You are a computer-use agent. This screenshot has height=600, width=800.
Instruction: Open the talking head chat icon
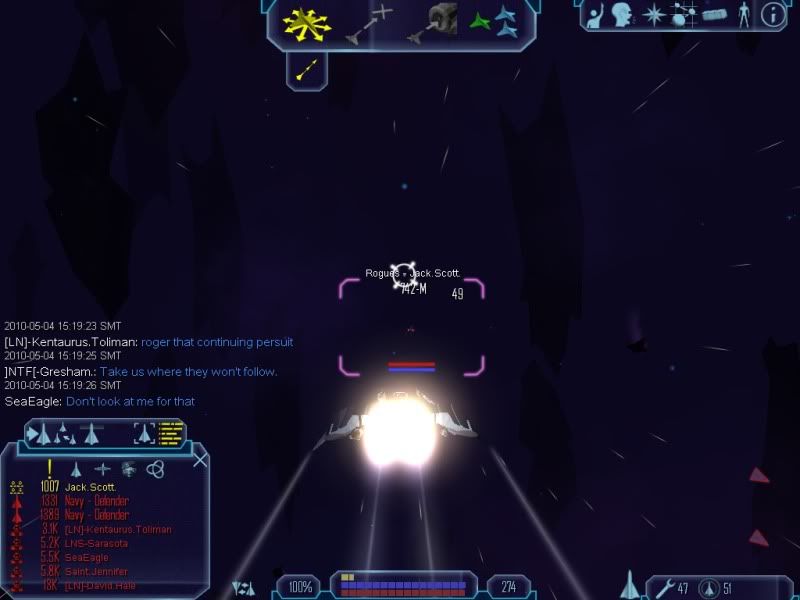click(623, 15)
